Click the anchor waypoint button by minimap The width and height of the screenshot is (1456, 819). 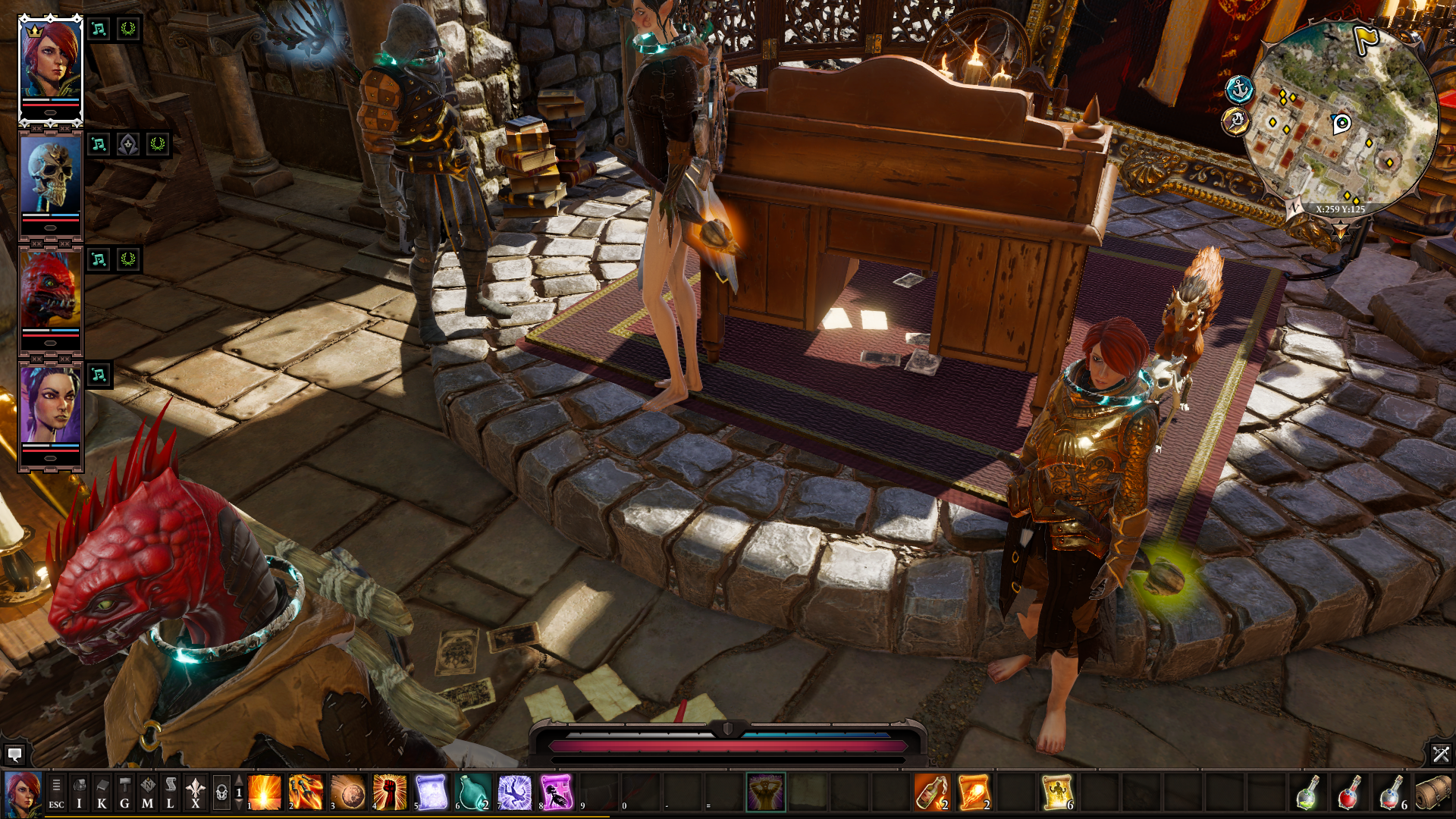tap(1239, 90)
